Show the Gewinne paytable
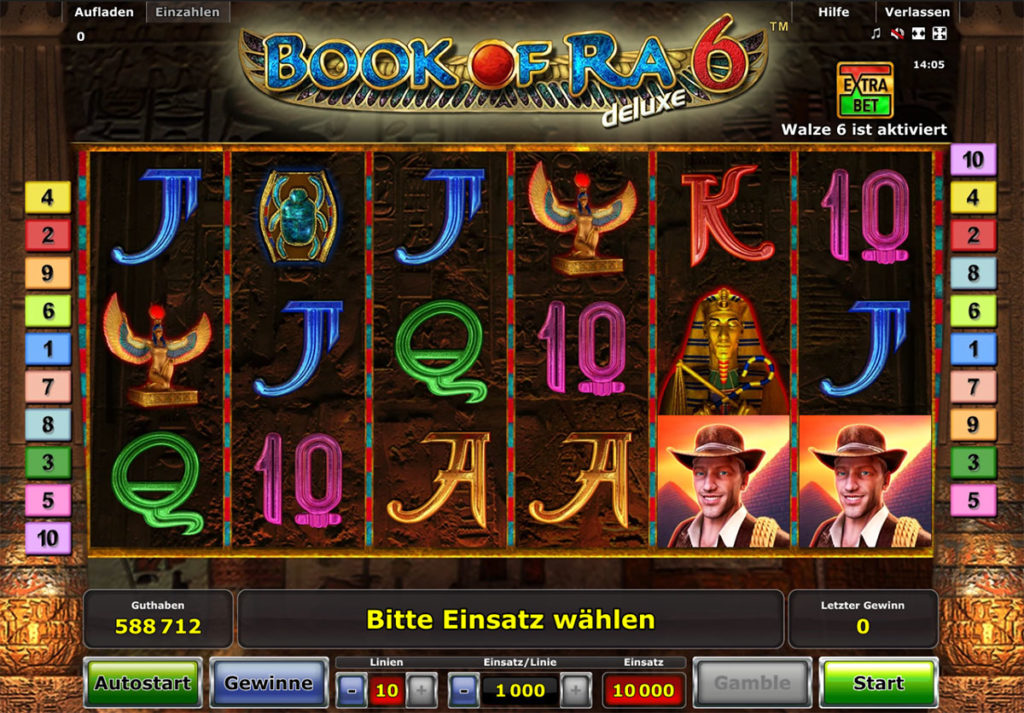Viewport: 1024px width, 713px height. (x=268, y=684)
